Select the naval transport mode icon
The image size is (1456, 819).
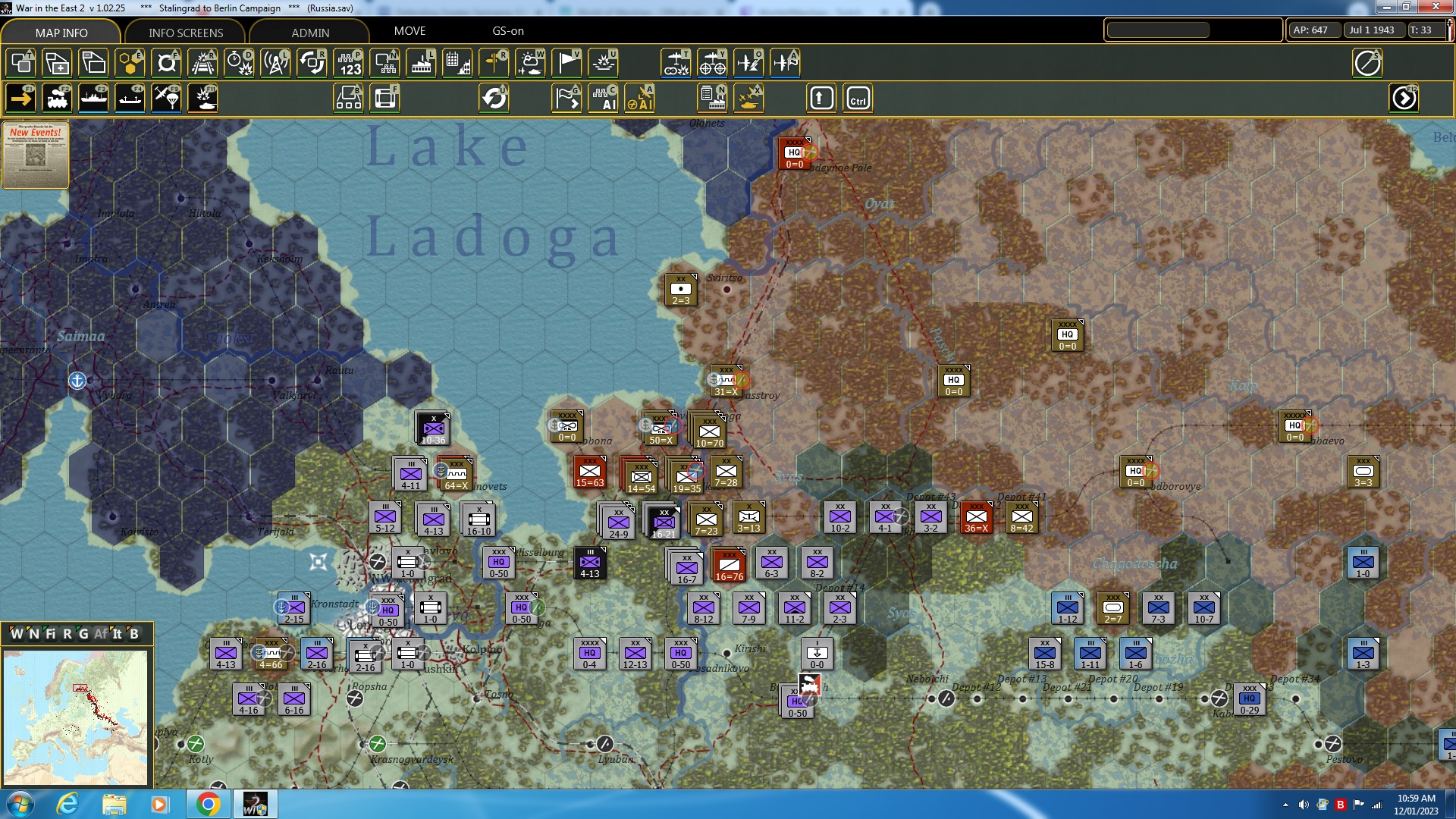tap(93, 97)
